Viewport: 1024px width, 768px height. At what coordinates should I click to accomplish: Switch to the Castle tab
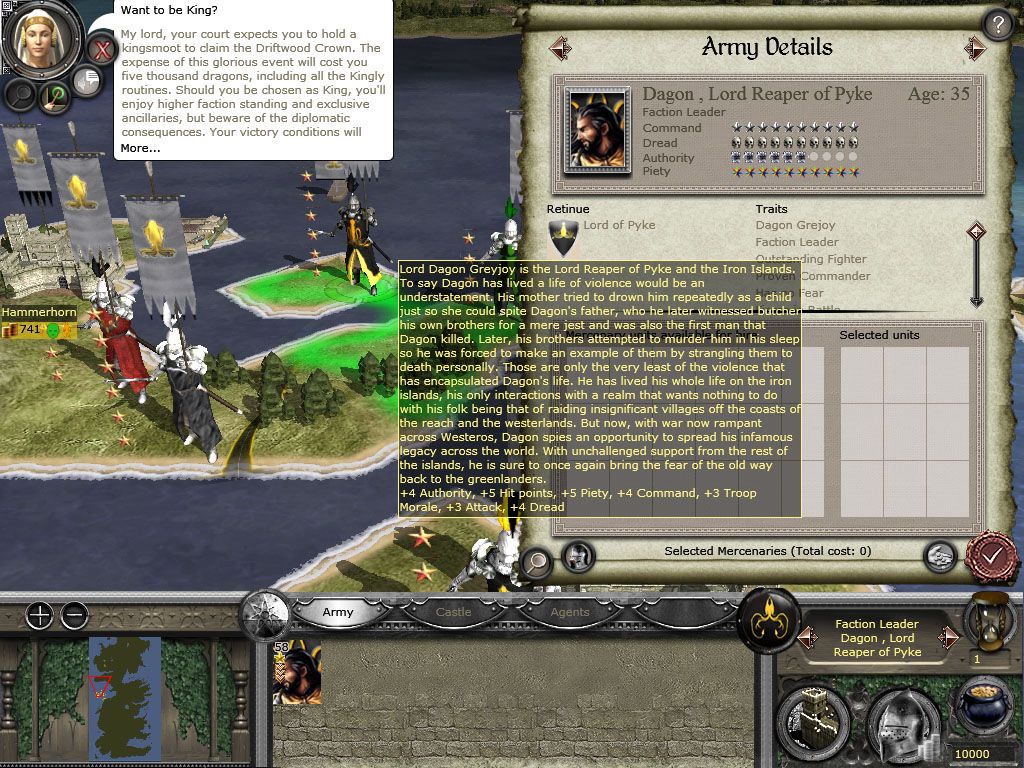[x=453, y=612]
